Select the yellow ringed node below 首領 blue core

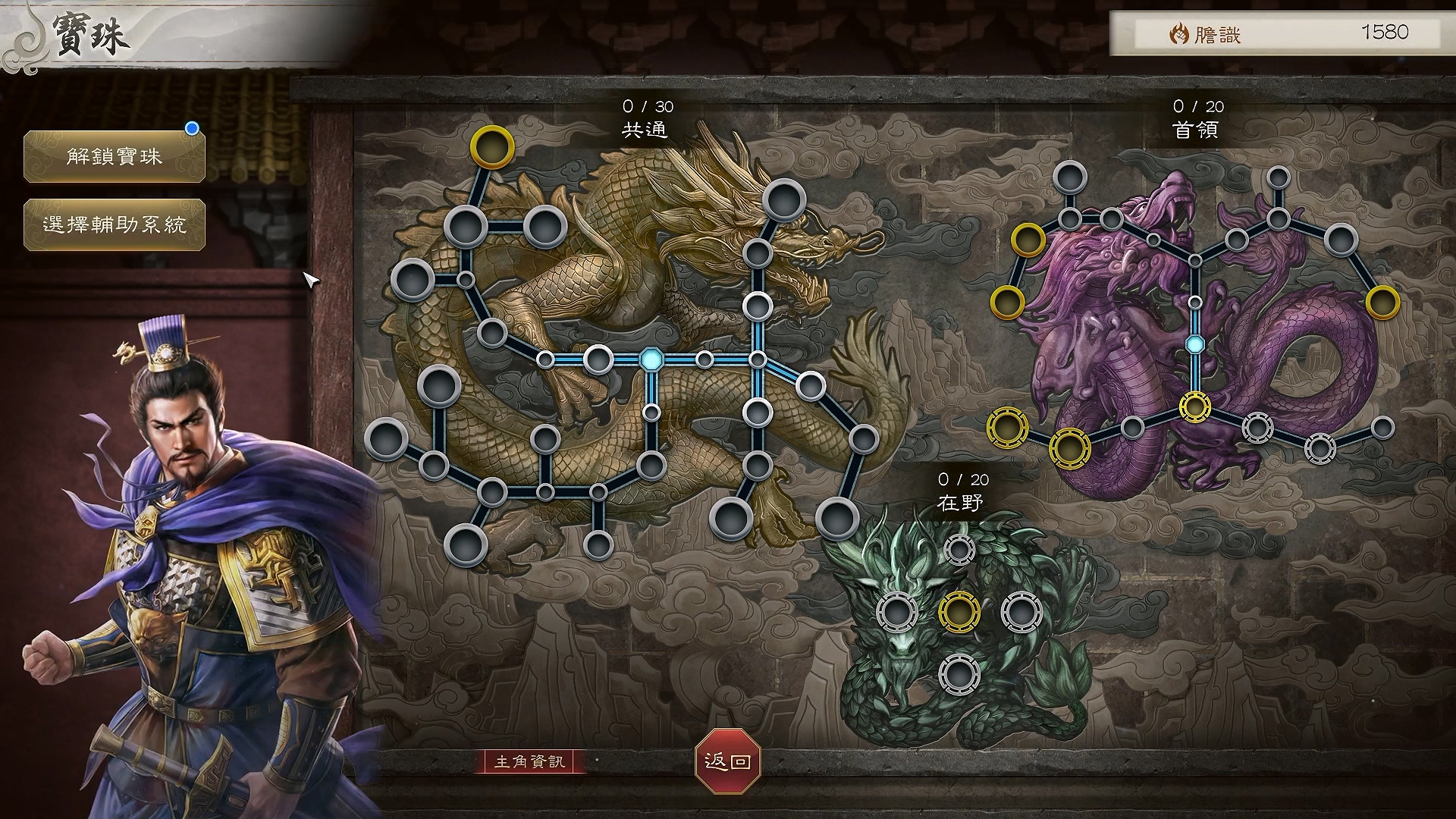pyautogui.click(x=1195, y=407)
